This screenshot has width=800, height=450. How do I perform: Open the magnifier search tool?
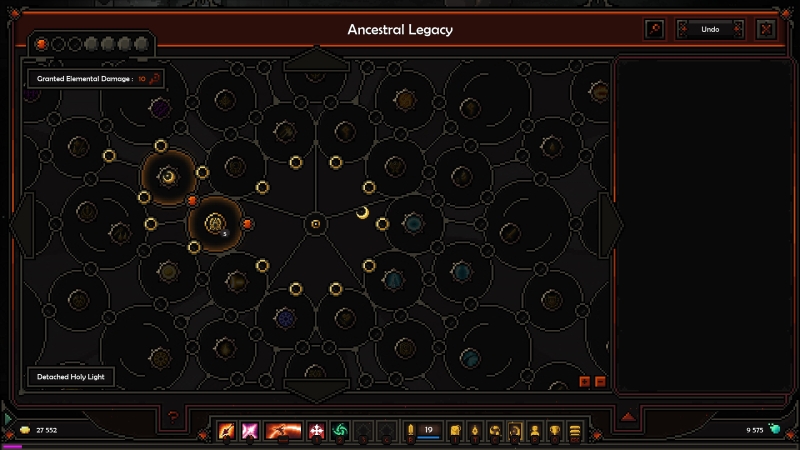pyautogui.click(x=655, y=30)
